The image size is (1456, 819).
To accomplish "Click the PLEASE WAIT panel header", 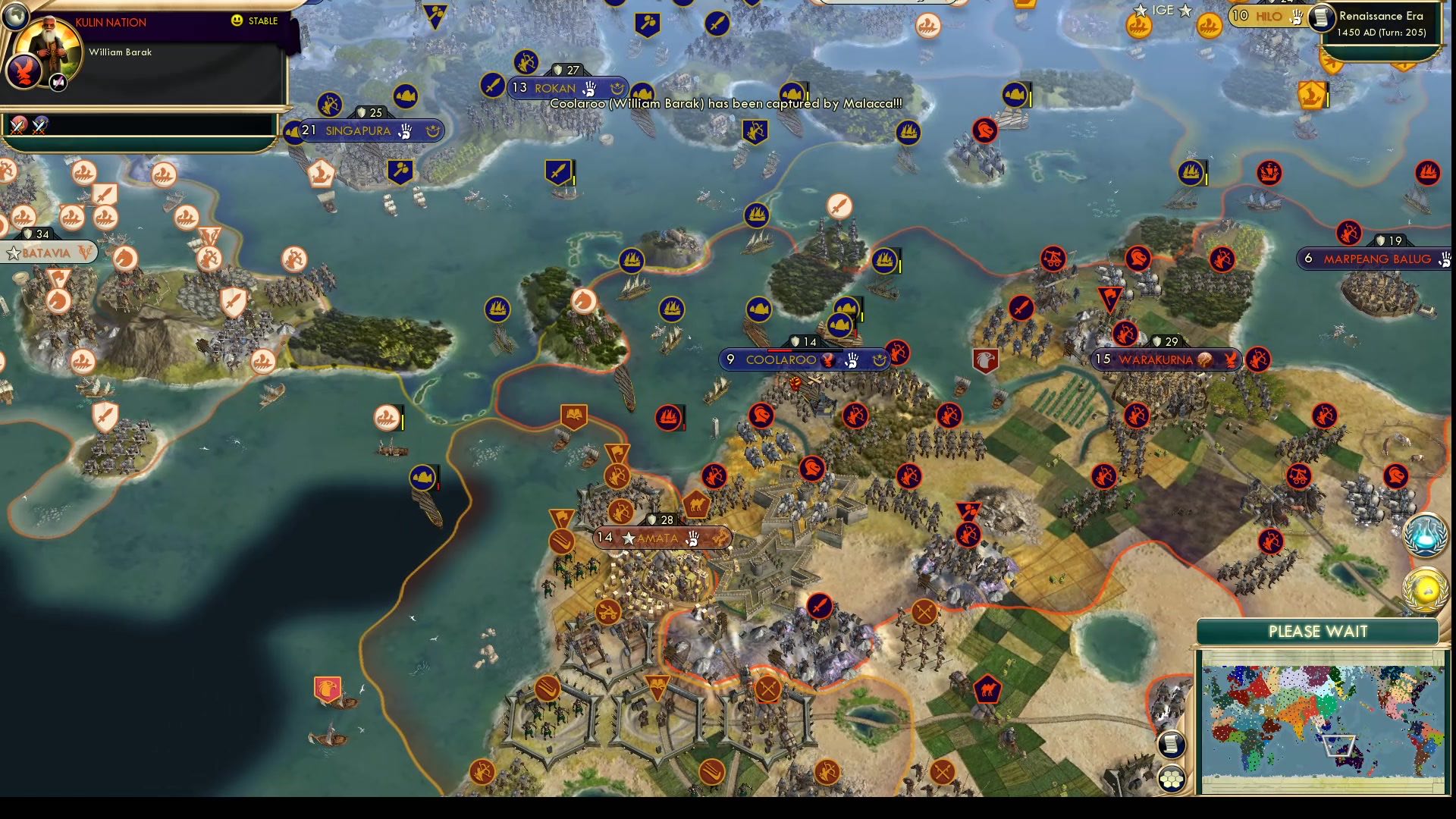I will [1318, 631].
